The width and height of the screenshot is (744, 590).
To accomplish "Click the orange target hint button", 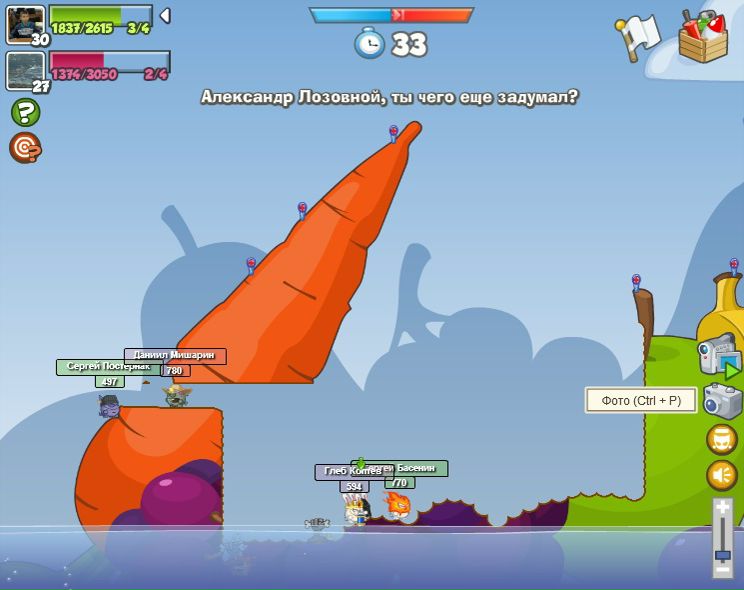I will coord(25,148).
